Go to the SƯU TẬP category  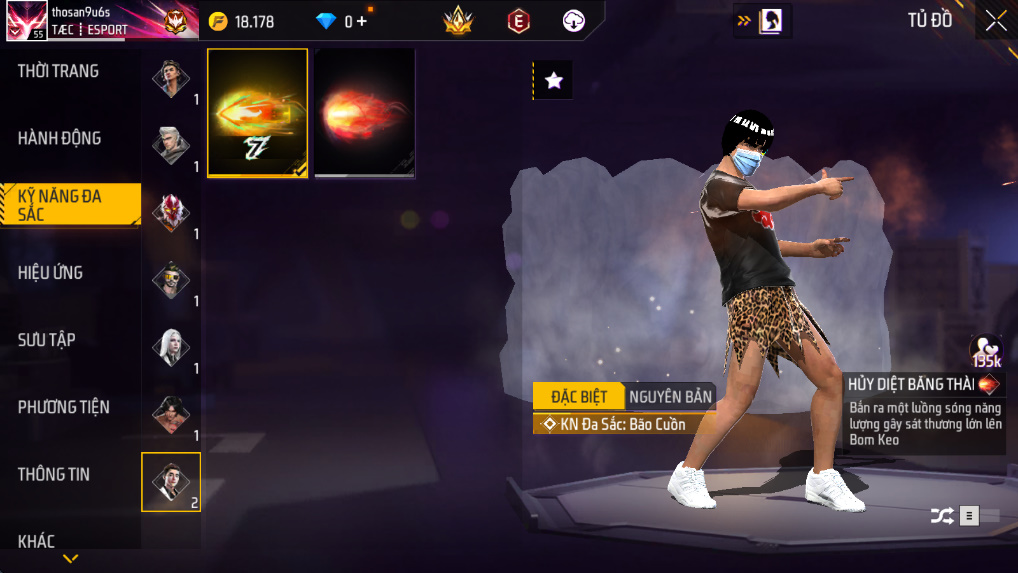(x=47, y=340)
